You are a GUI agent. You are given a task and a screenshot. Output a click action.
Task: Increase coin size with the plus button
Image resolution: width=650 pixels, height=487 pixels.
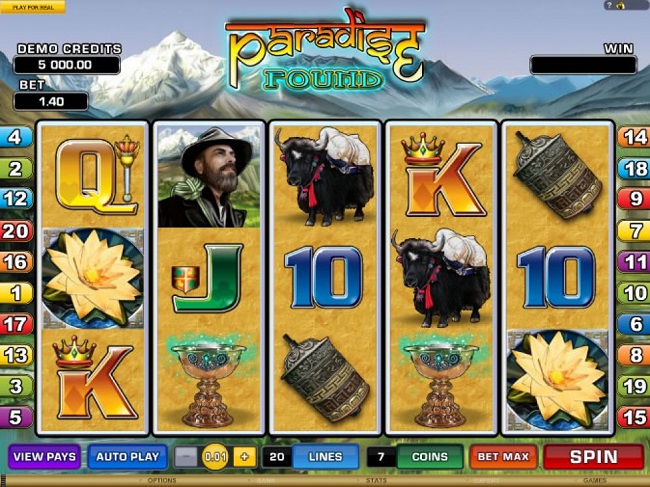[245, 457]
